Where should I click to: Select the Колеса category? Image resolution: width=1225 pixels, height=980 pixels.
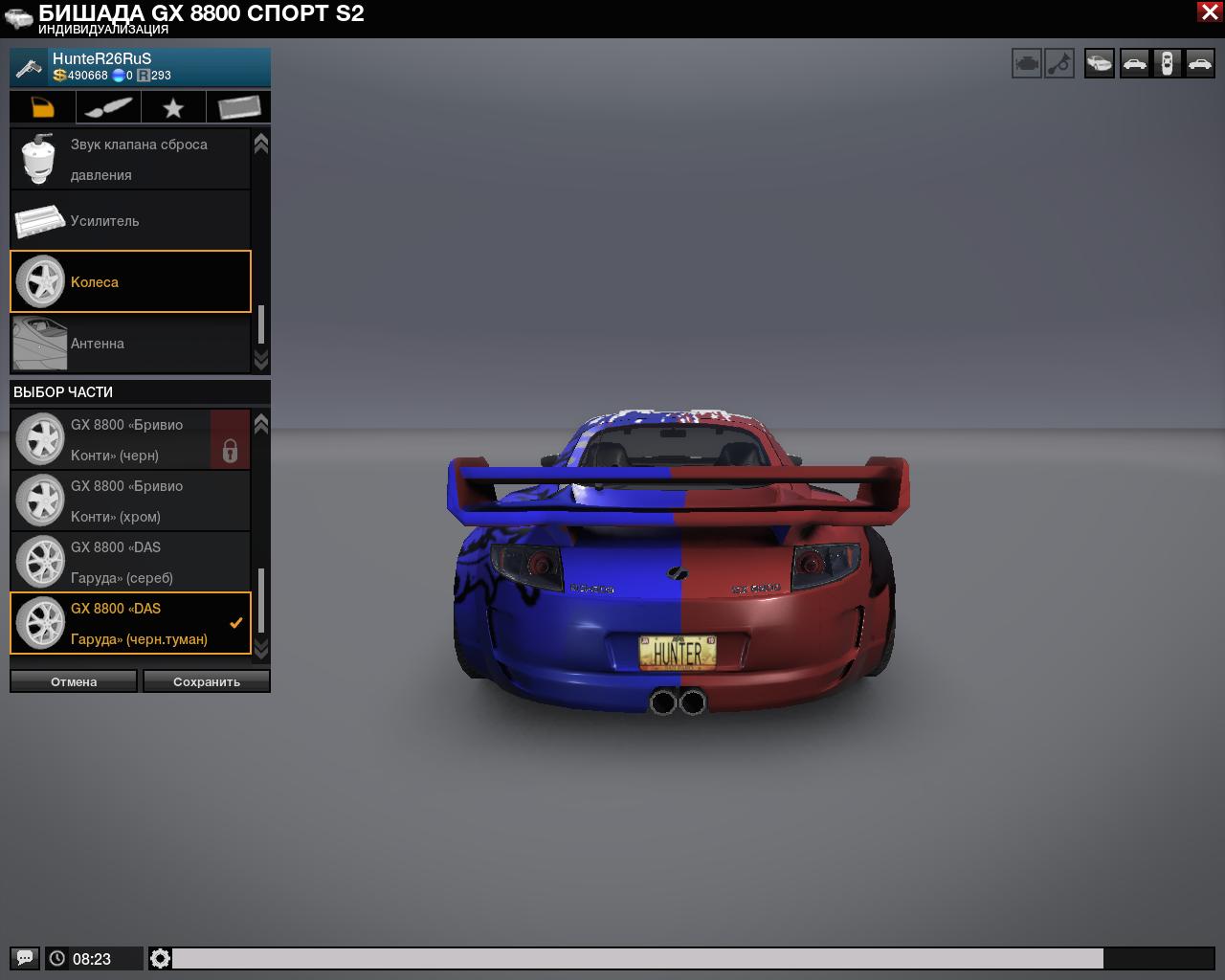pyautogui.click(x=130, y=281)
